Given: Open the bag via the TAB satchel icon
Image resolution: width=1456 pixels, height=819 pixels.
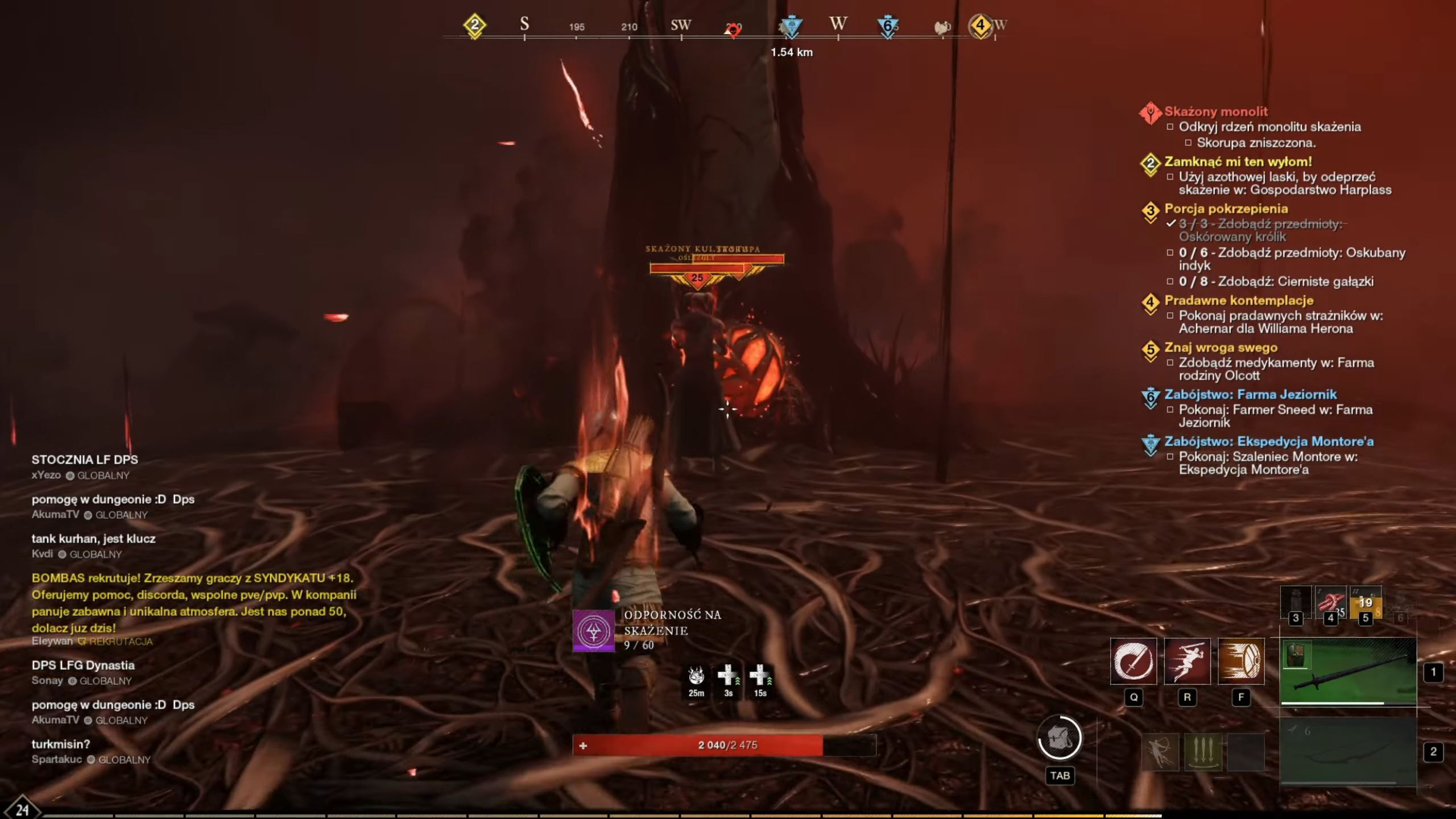Looking at the screenshot, I should [1059, 738].
